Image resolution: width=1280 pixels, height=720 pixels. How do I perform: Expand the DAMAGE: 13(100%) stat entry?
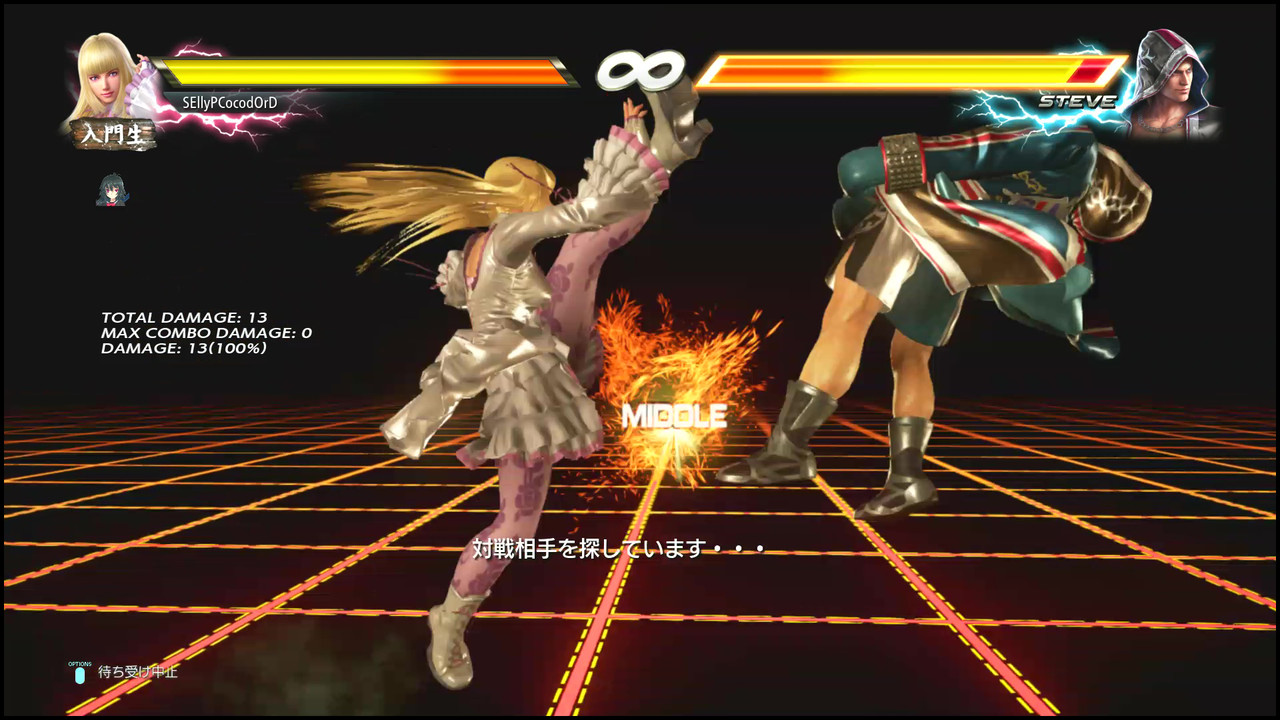click(183, 348)
